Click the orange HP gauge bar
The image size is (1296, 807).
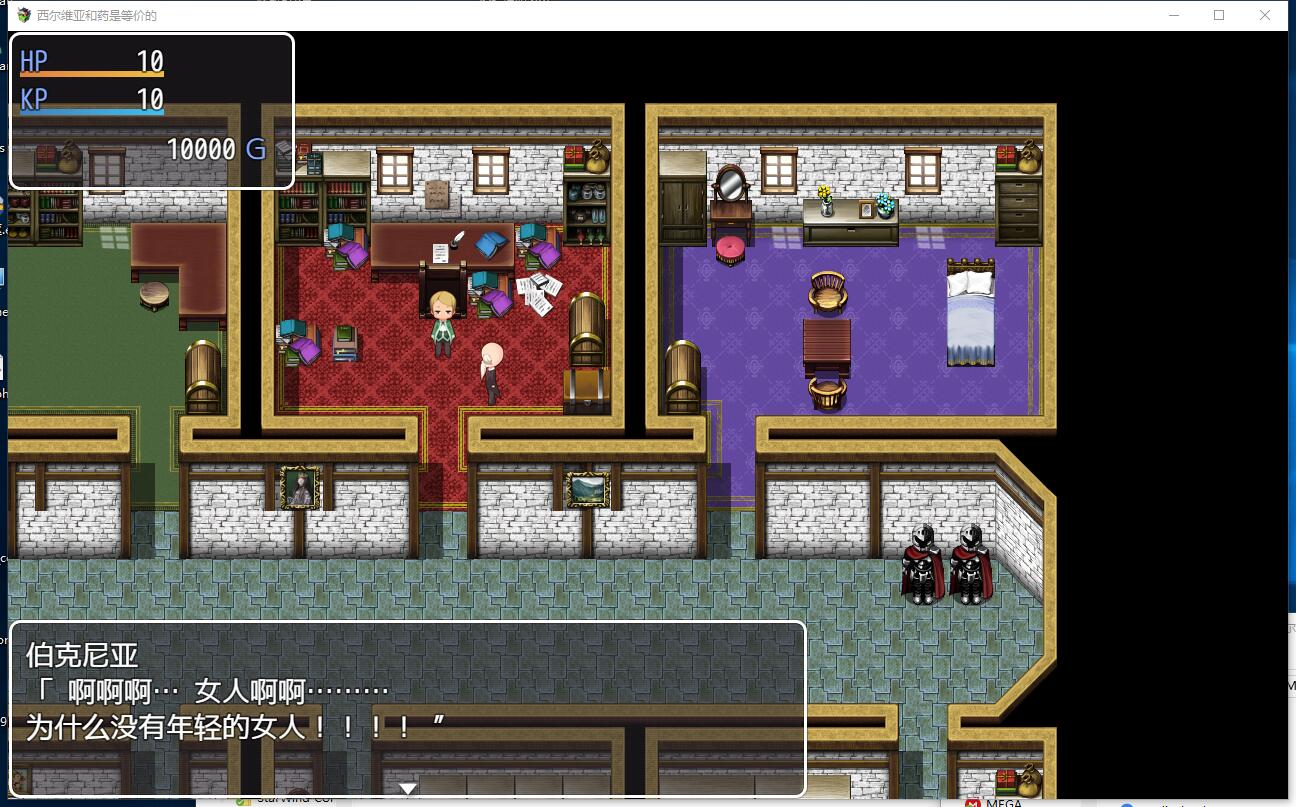click(x=90, y=74)
